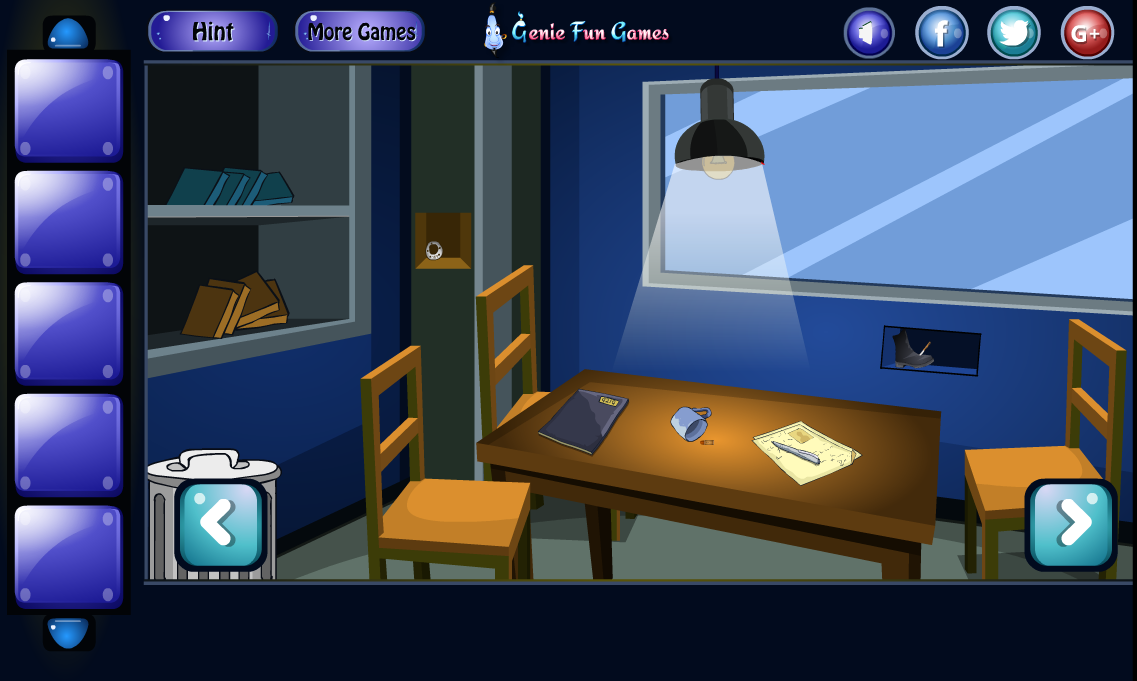
Task: Share via the G+ button
Action: point(1086,33)
